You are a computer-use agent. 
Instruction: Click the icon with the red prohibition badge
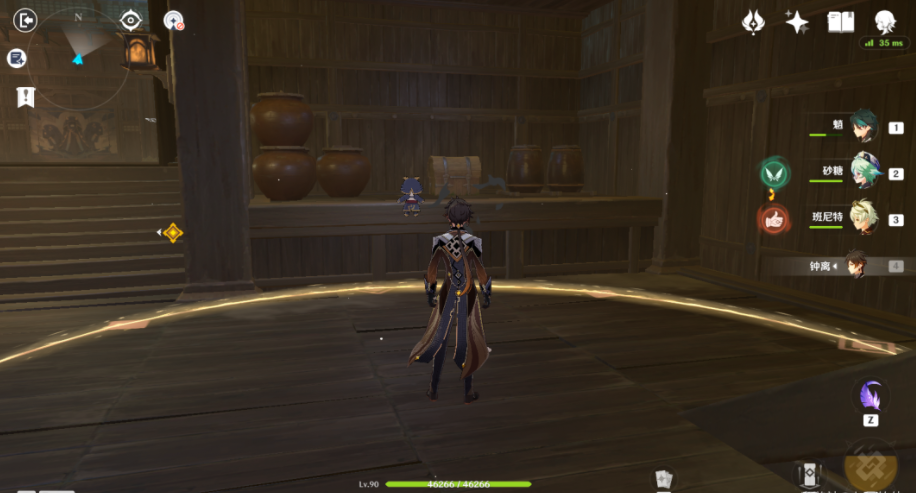pyautogui.click(x=173, y=20)
